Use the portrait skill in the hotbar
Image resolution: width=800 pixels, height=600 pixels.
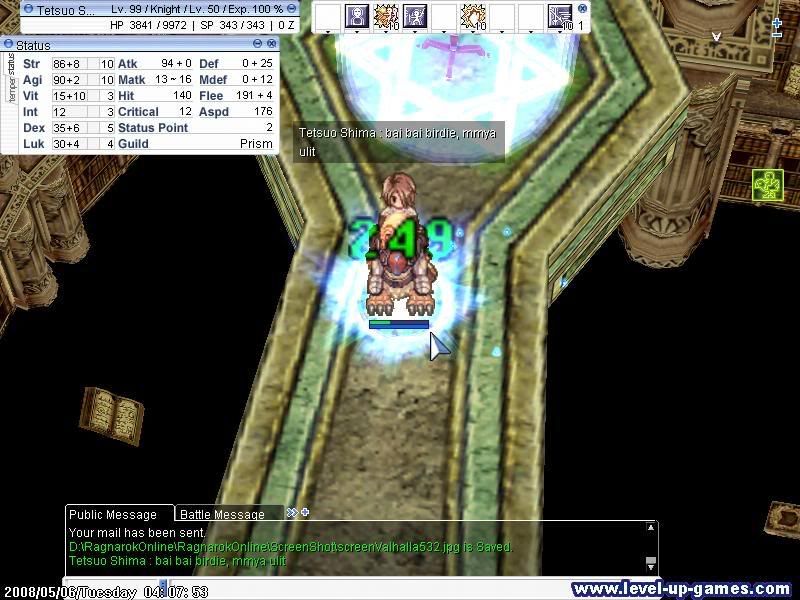[357, 17]
